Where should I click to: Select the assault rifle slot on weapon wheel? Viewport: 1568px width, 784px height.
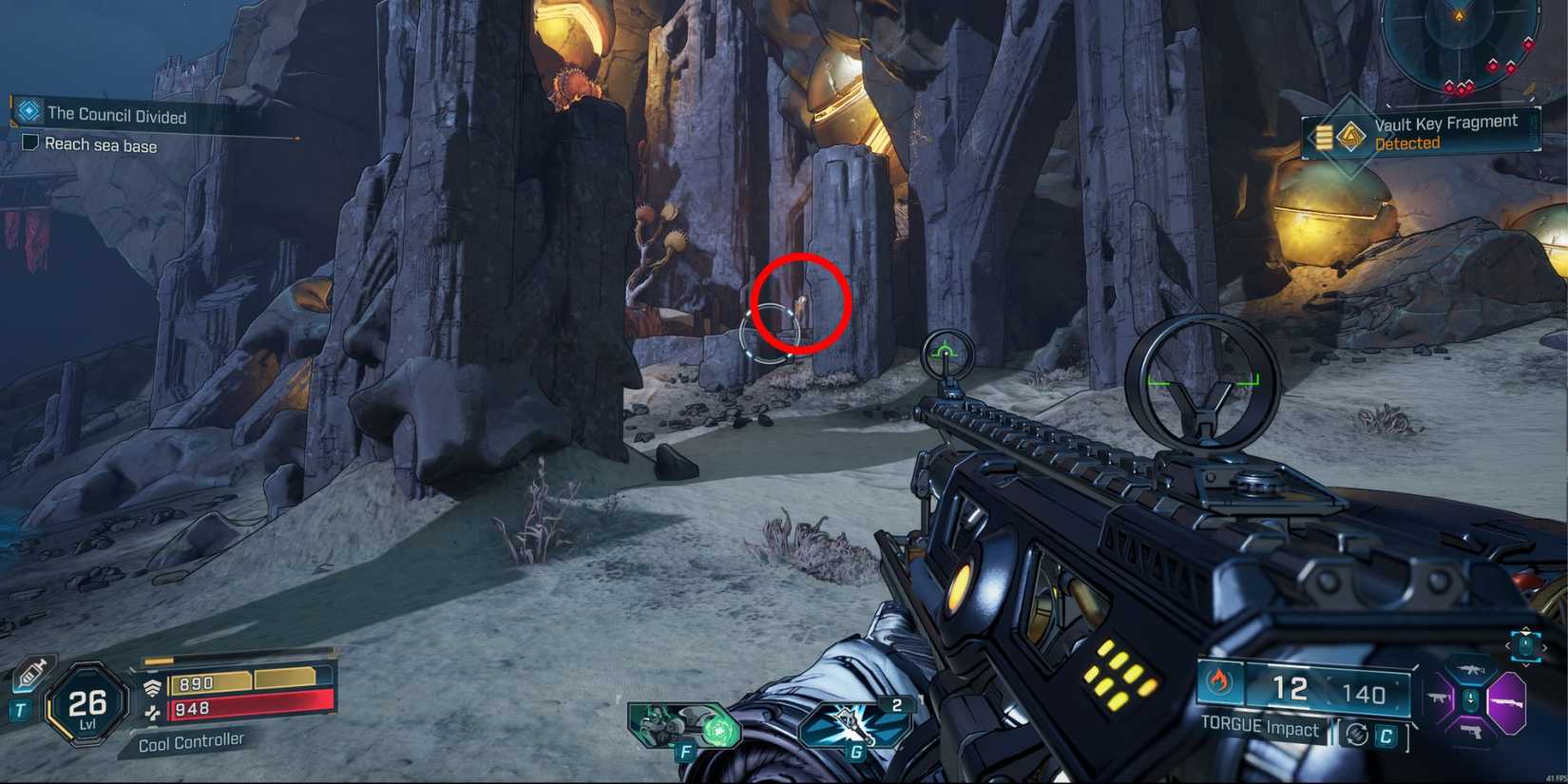[x=1471, y=669]
